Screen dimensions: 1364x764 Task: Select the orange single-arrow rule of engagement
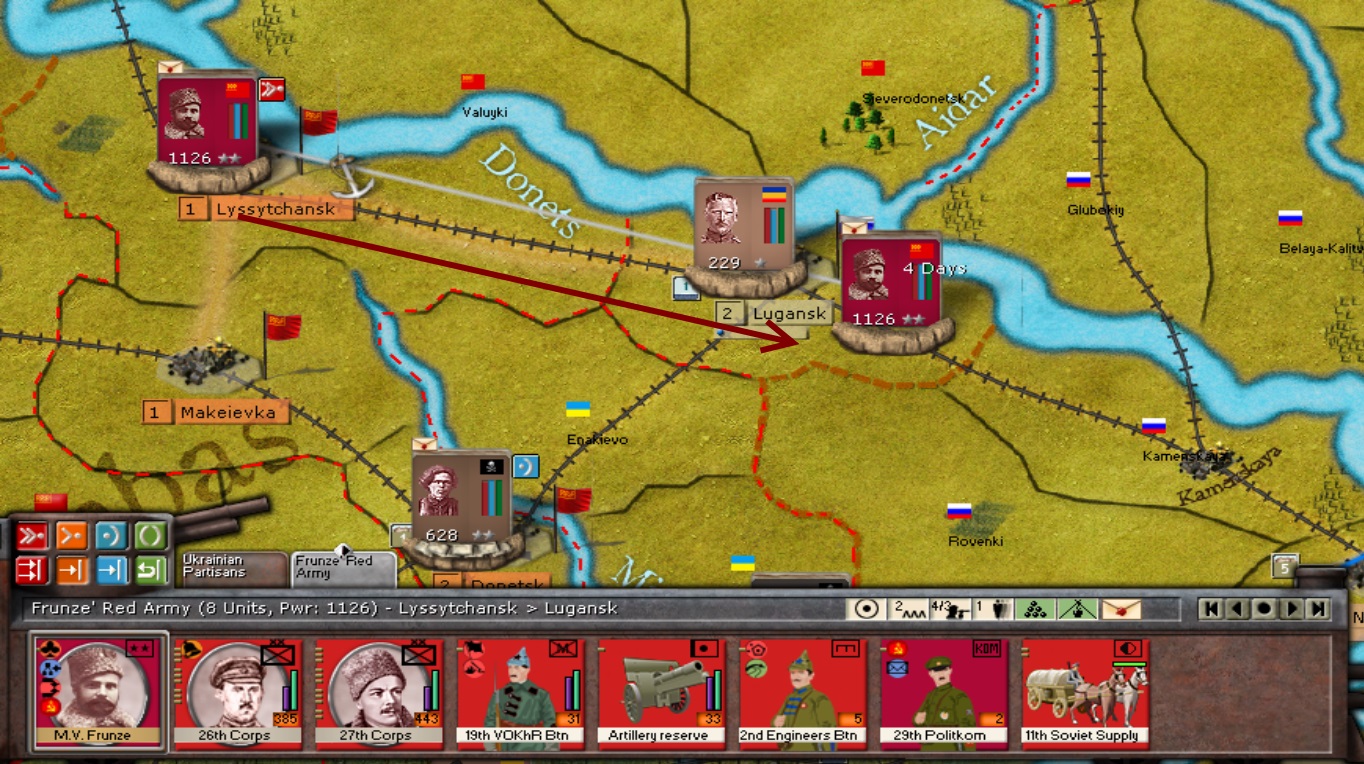tap(71, 570)
